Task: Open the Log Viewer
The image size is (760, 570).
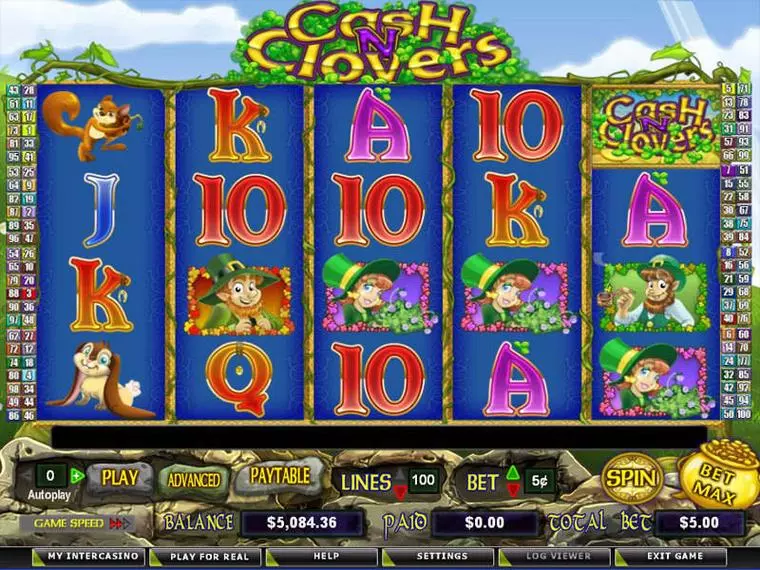Action: pyautogui.click(x=560, y=556)
